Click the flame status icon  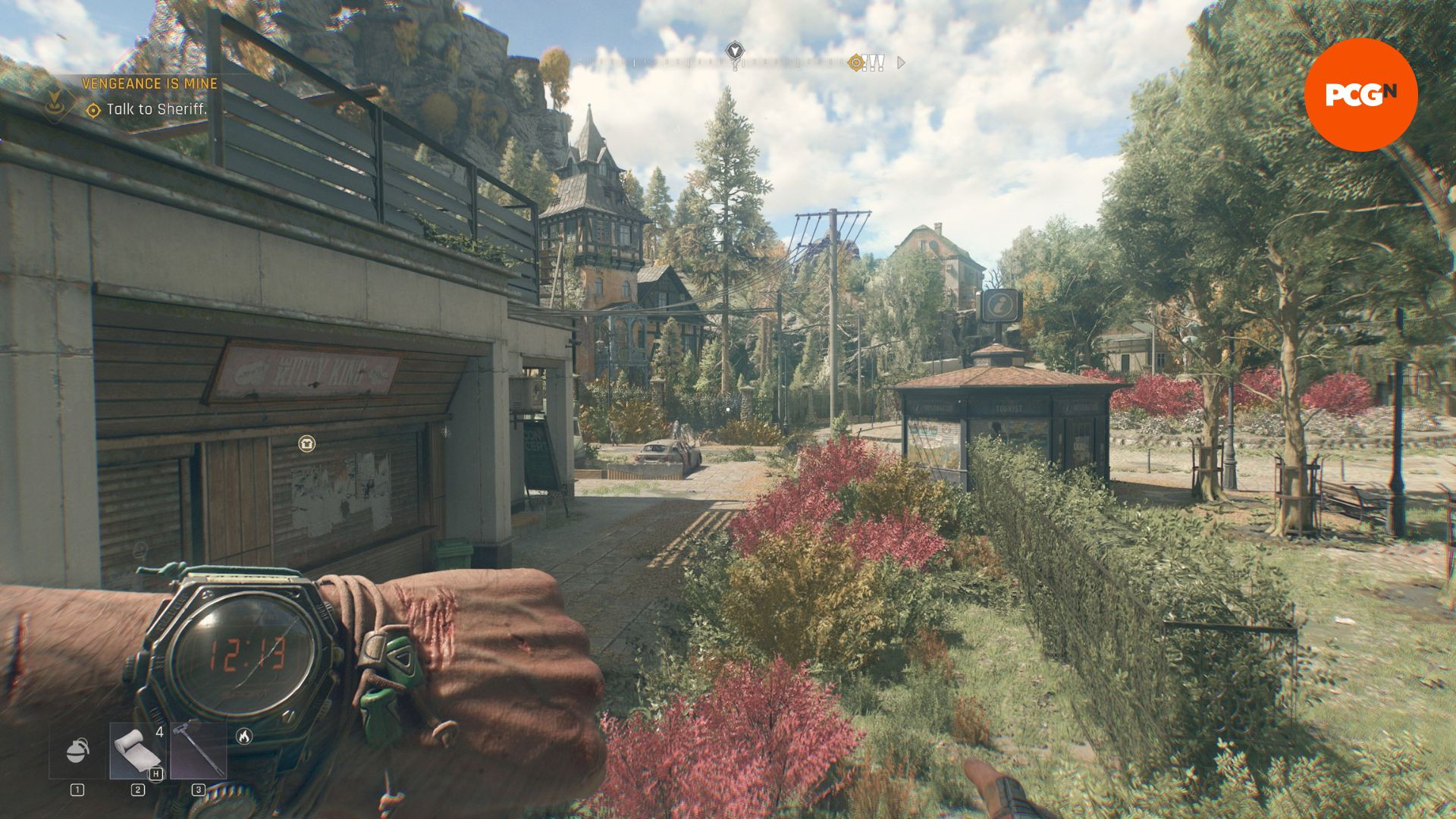pos(243,736)
